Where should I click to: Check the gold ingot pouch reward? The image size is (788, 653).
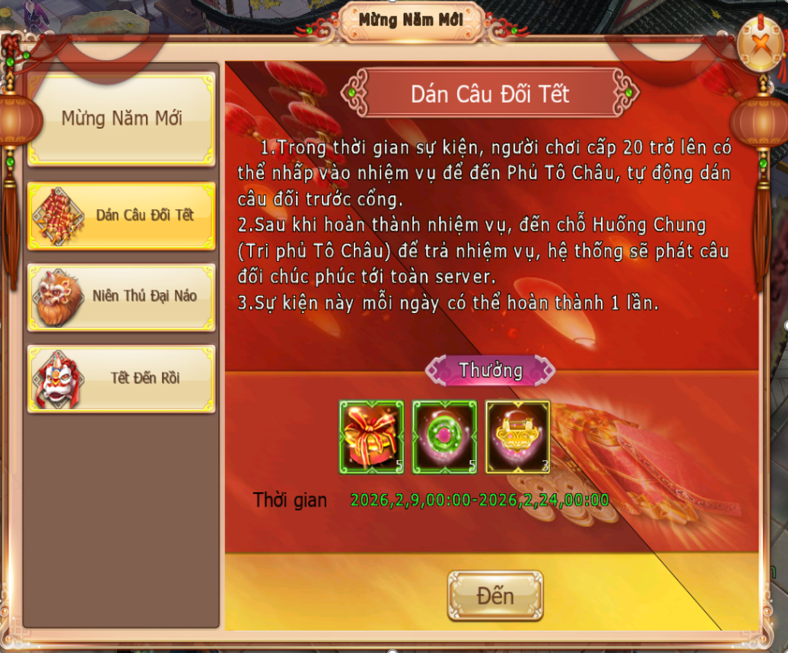[x=518, y=436]
